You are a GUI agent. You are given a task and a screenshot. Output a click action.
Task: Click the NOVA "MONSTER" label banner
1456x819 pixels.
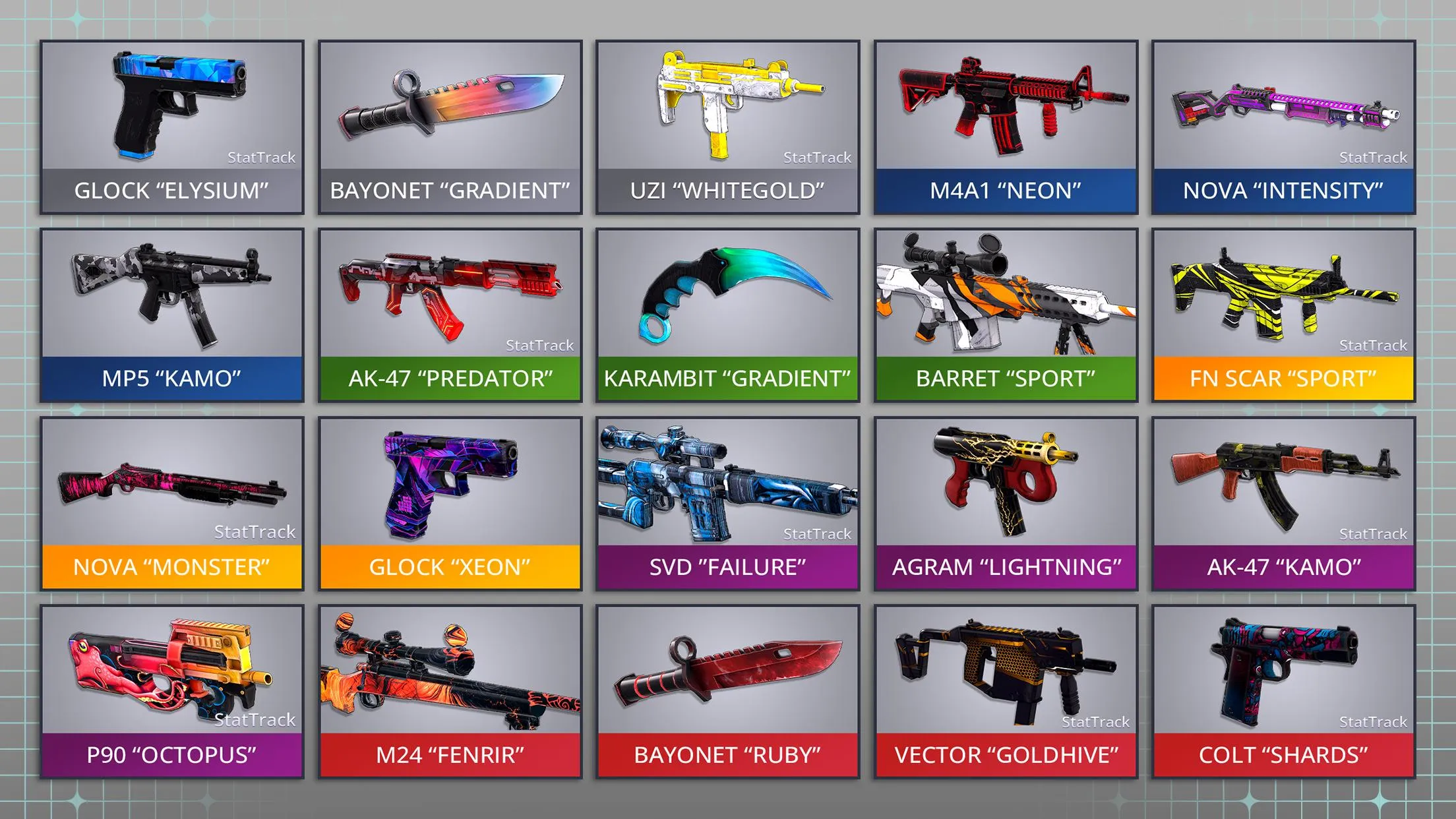(171, 566)
